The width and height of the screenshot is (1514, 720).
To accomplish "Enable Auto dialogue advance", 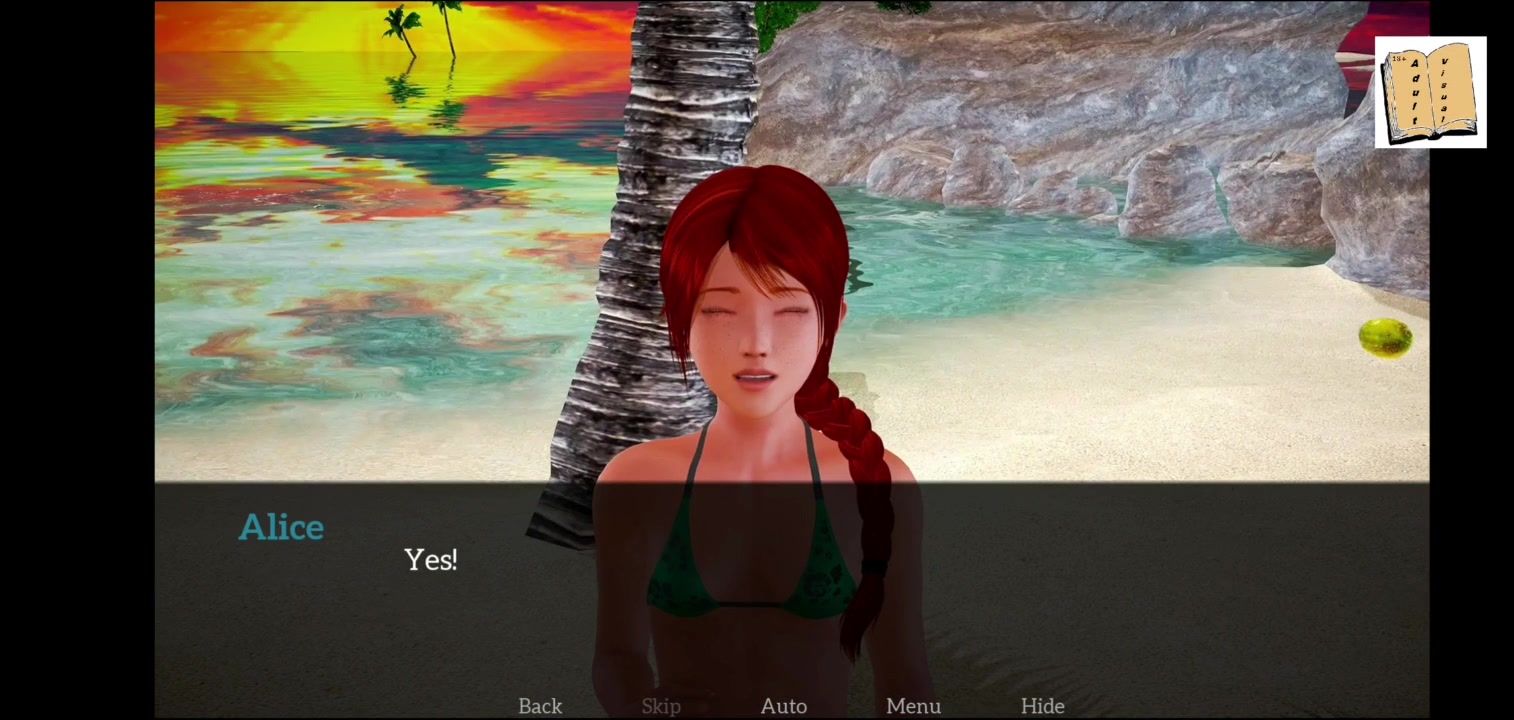I will coord(784,706).
